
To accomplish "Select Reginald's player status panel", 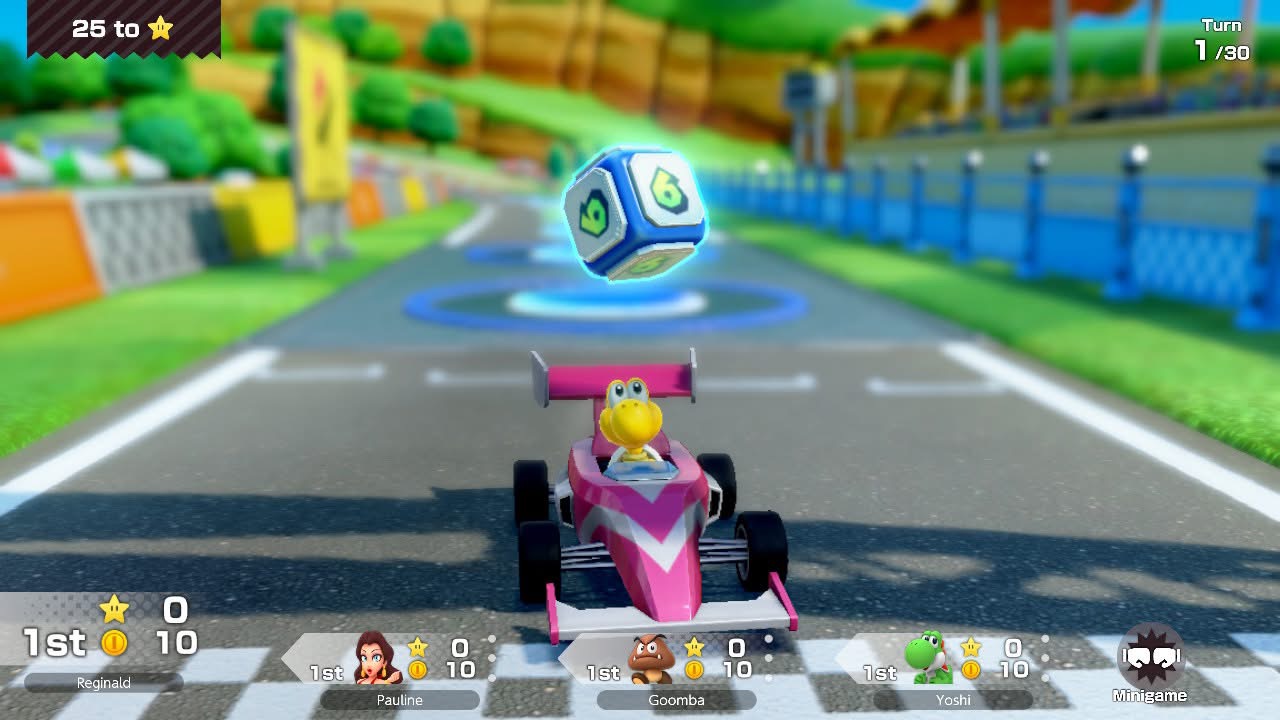I will point(105,640).
